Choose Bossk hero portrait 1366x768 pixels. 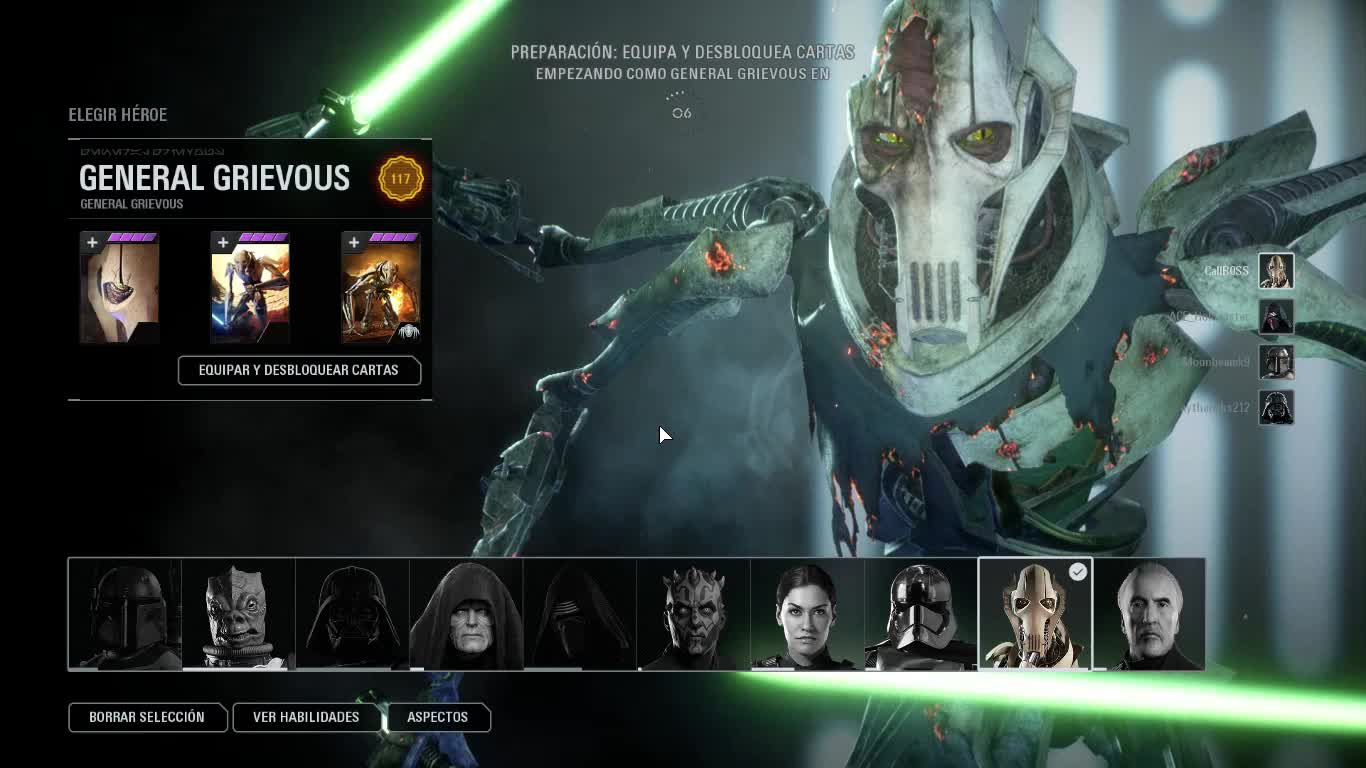point(239,614)
